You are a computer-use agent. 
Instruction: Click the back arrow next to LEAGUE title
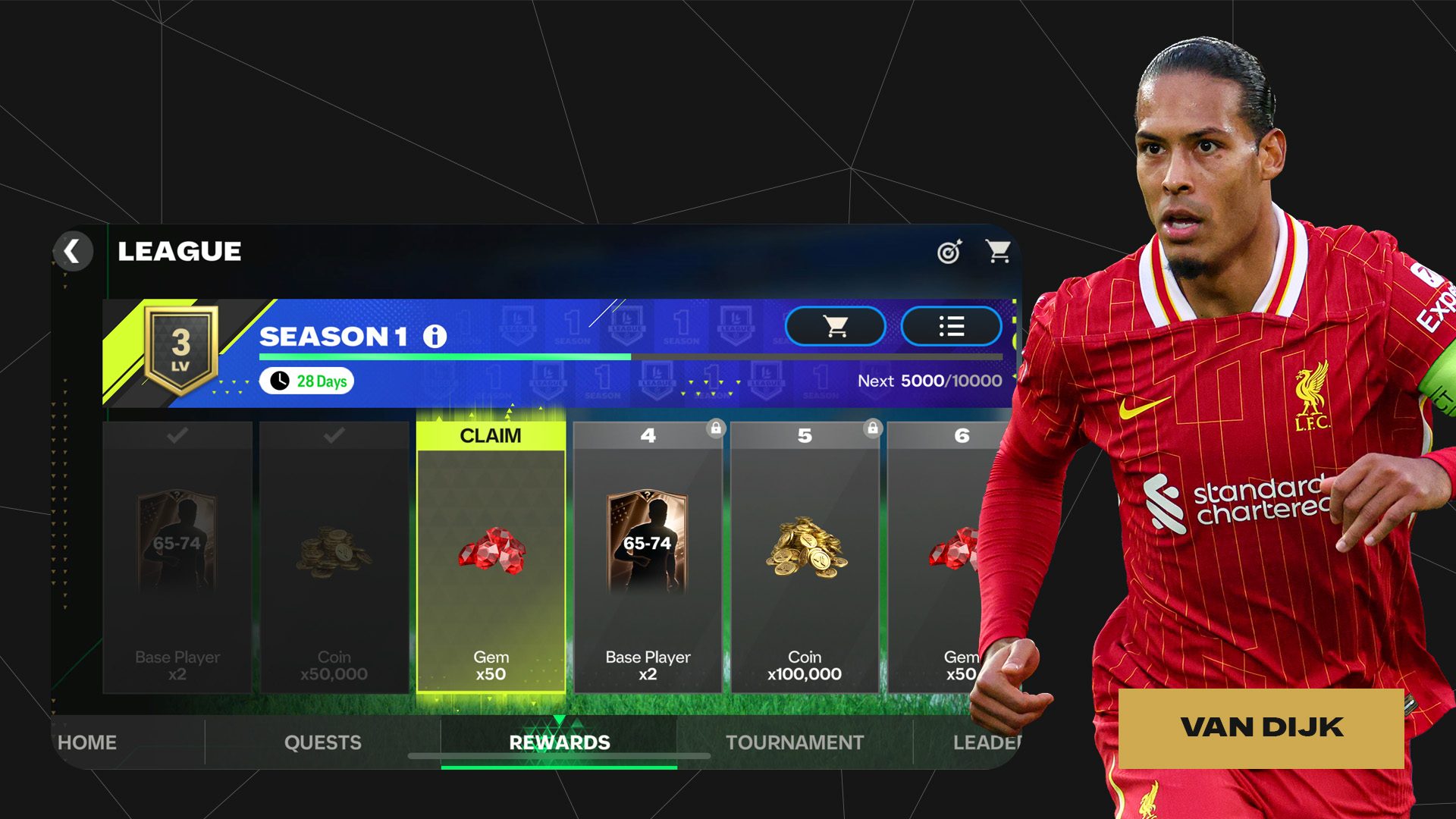[73, 251]
